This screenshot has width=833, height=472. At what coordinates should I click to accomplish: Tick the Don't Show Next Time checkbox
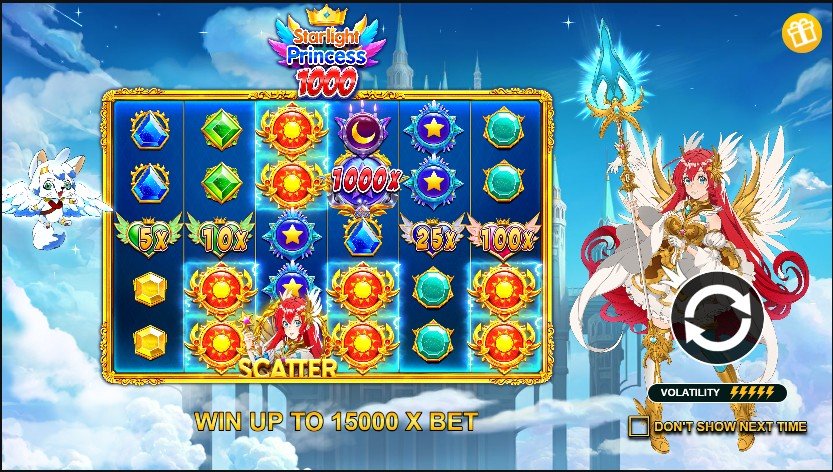pos(638,427)
